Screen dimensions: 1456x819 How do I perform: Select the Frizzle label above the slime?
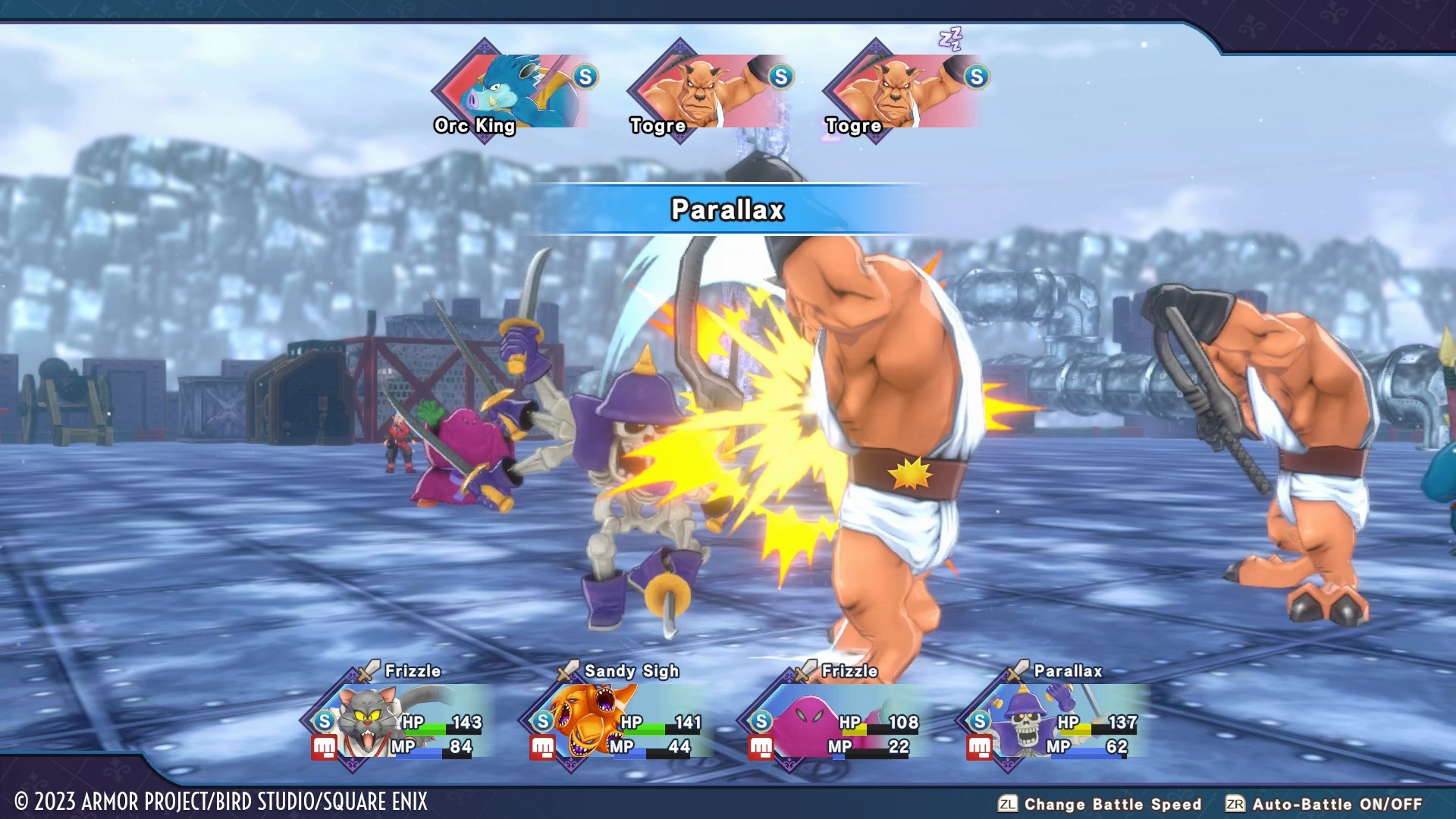click(x=850, y=670)
